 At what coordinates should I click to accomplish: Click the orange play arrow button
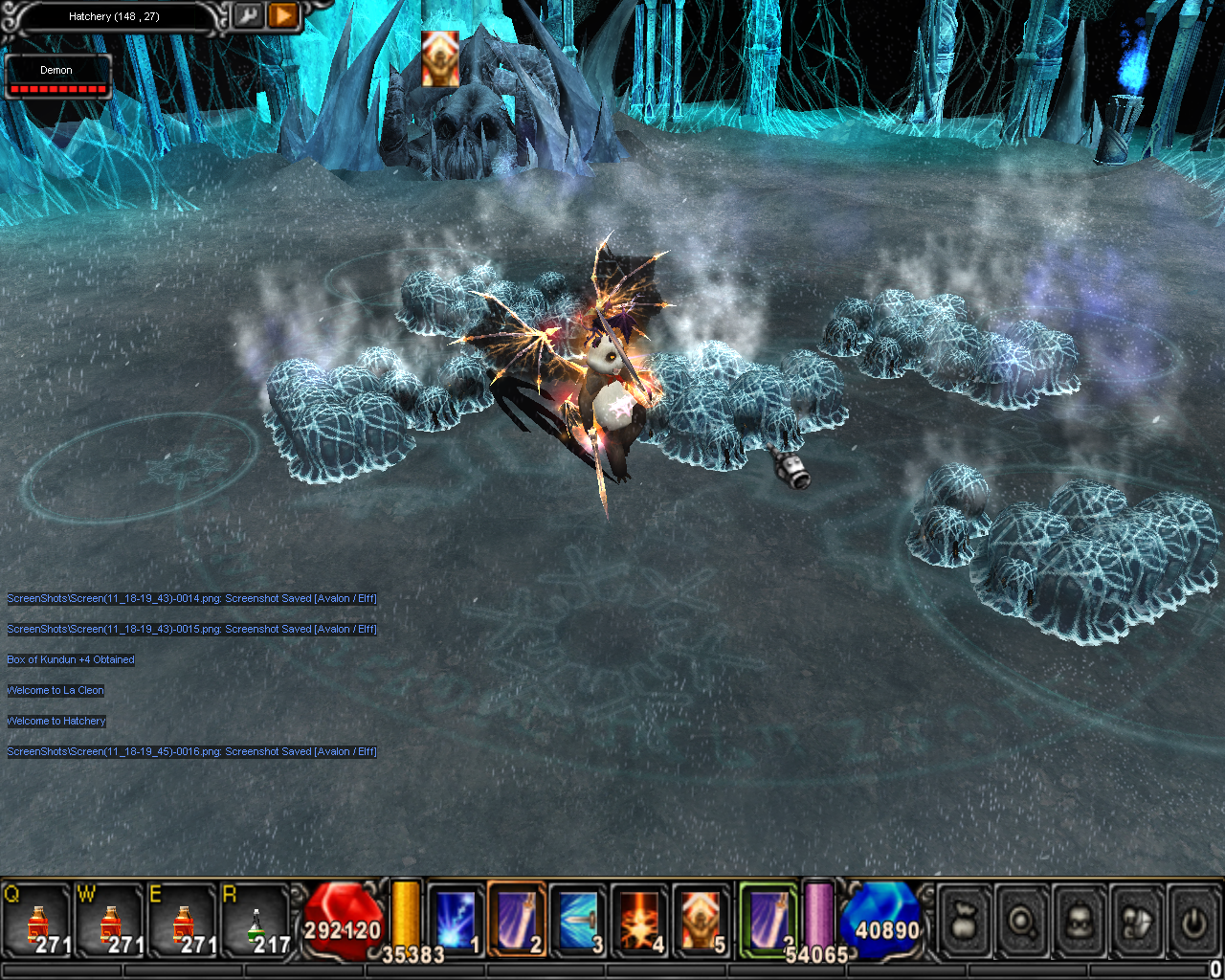(282, 16)
